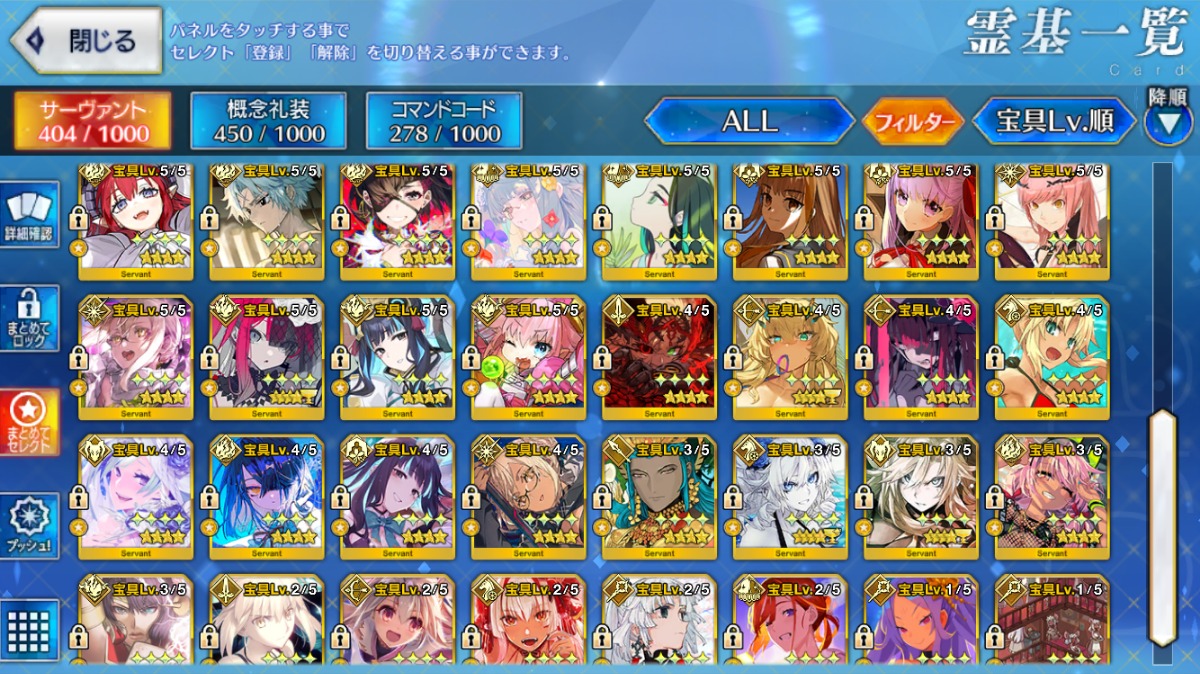Screen dimensions: 1200x674
Task: Activate the まとめてセレクト button
Action: click(x=30, y=422)
